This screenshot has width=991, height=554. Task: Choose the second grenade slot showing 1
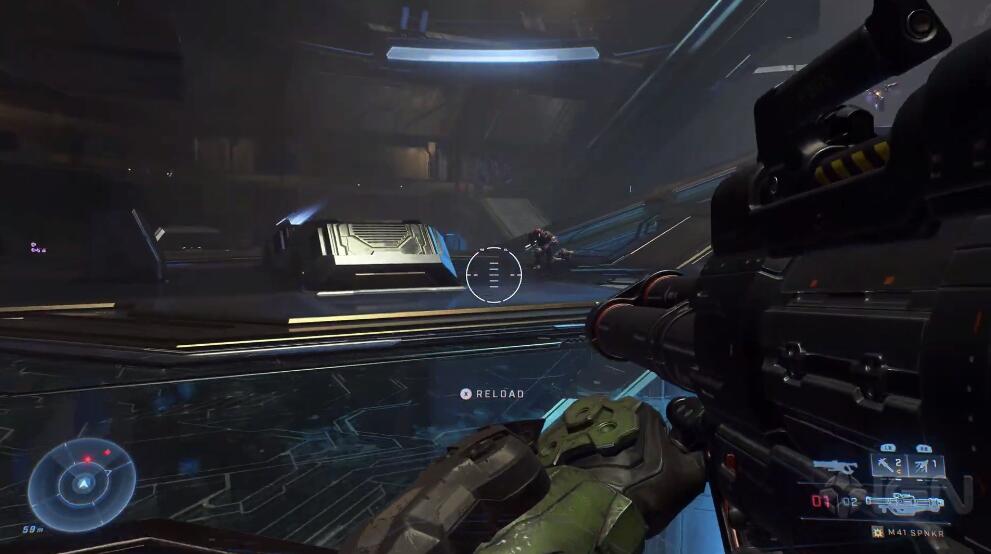click(x=926, y=465)
